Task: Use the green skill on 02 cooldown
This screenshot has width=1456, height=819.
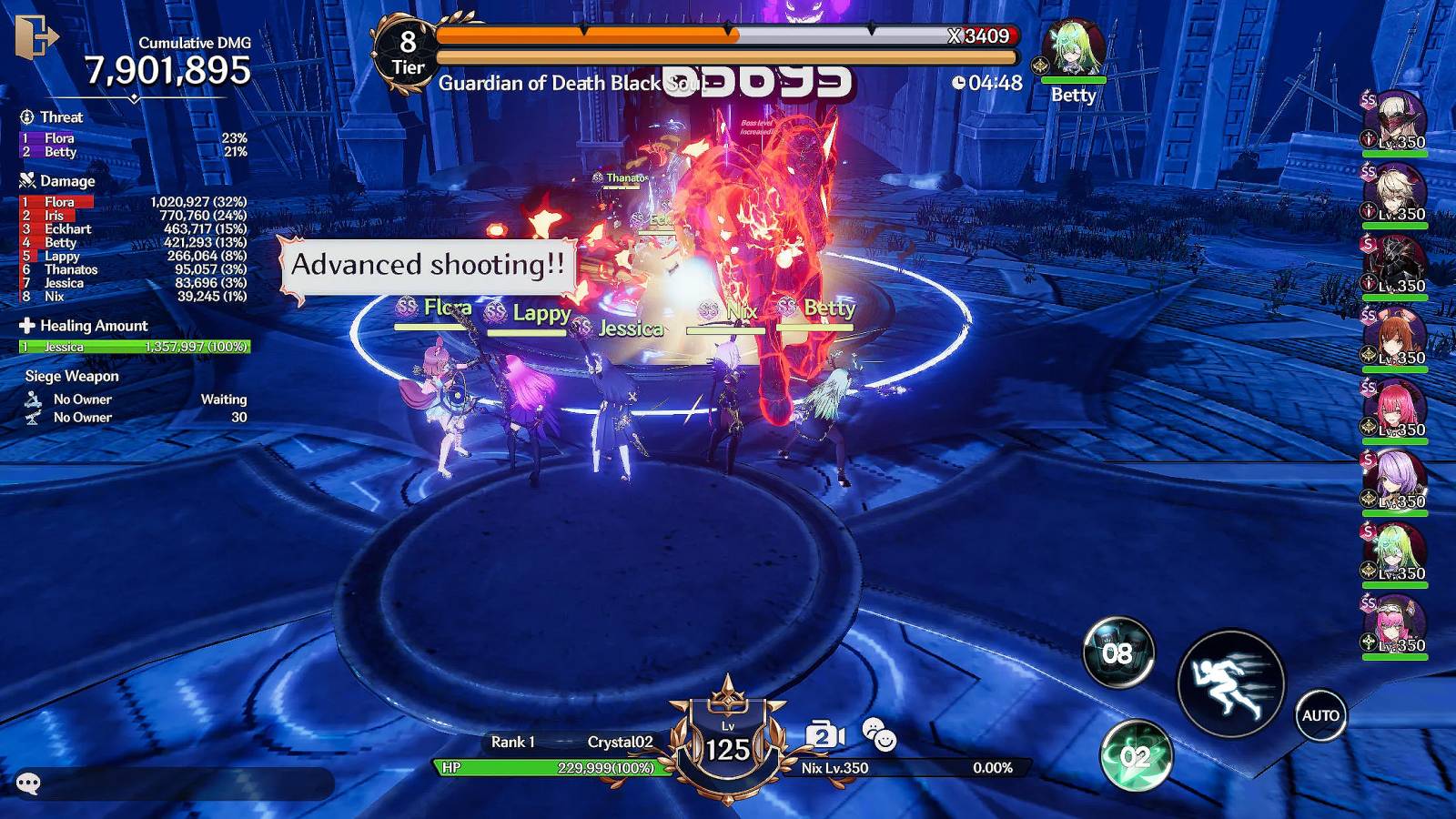Action: click(1136, 756)
